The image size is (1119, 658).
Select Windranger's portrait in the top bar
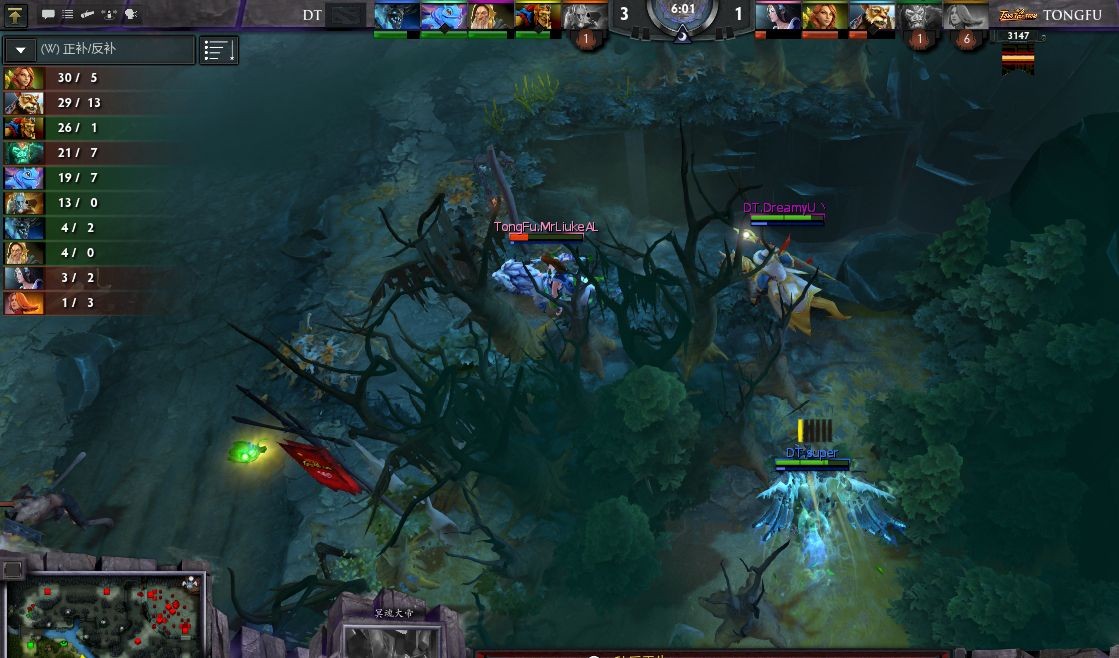[824, 17]
